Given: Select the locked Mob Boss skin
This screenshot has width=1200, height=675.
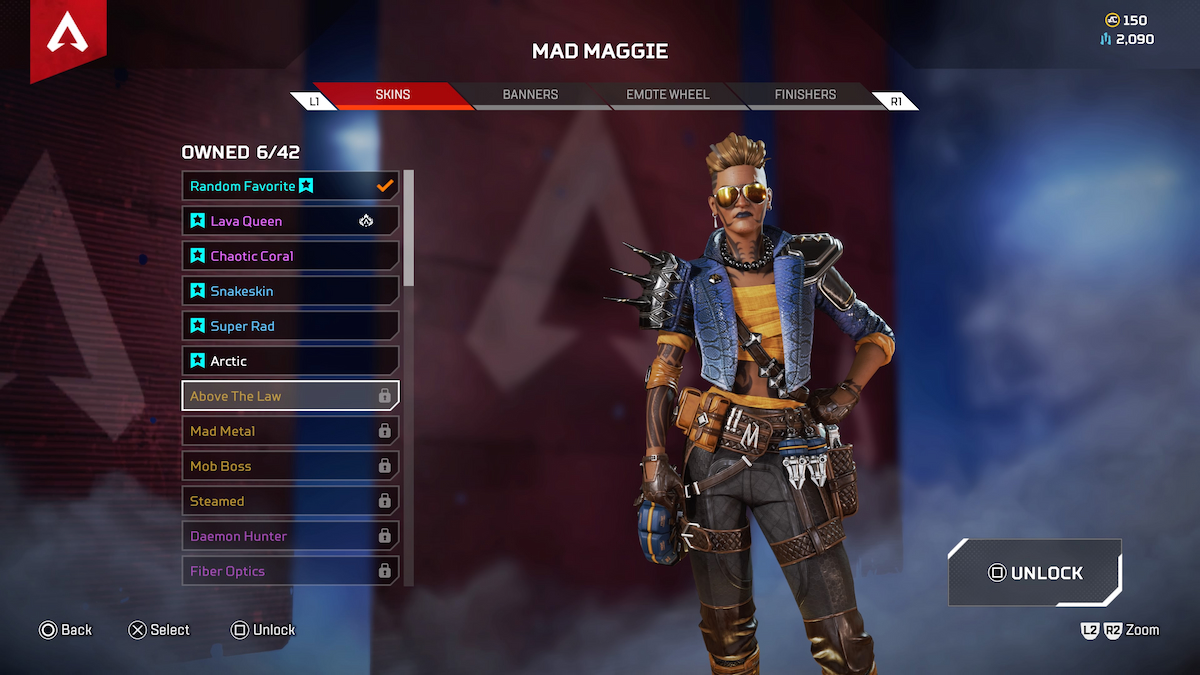Looking at the screenshot, I should [290, 466].
